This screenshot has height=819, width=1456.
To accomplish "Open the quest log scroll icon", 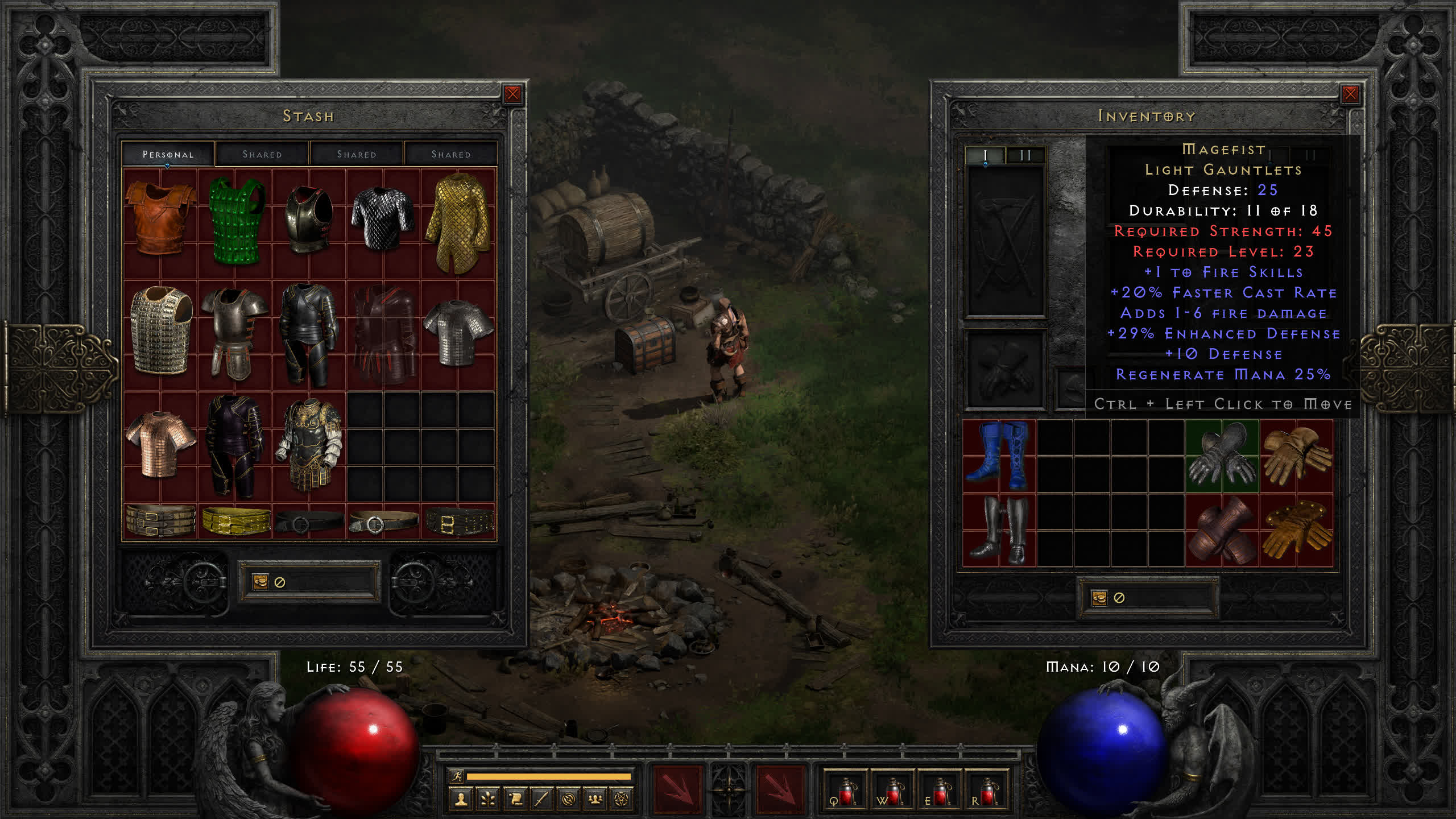I will pos(515,800).
